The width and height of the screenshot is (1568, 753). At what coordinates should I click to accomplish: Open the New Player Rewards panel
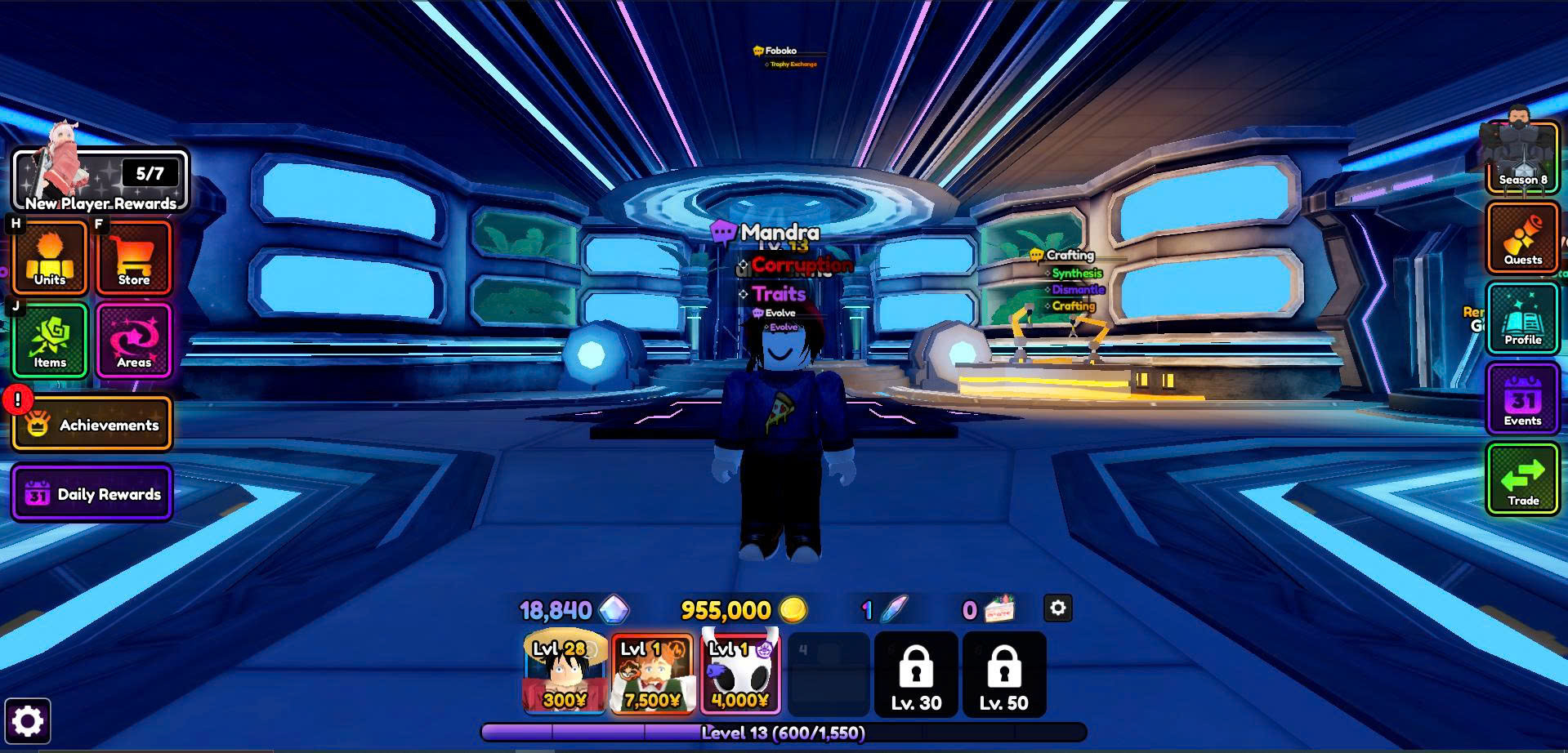pos(101,180)
